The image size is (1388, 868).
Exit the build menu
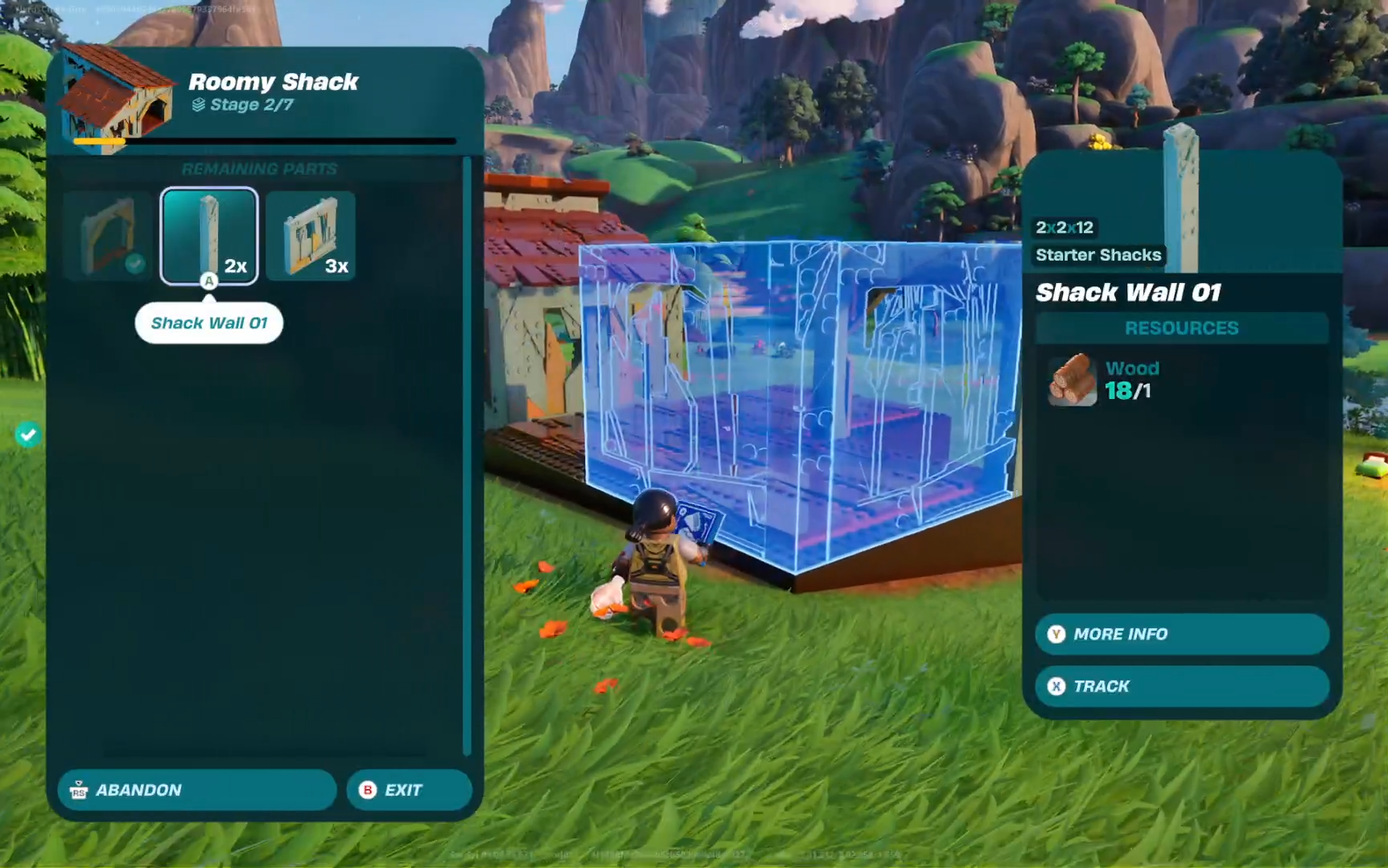tap(409, 790)
